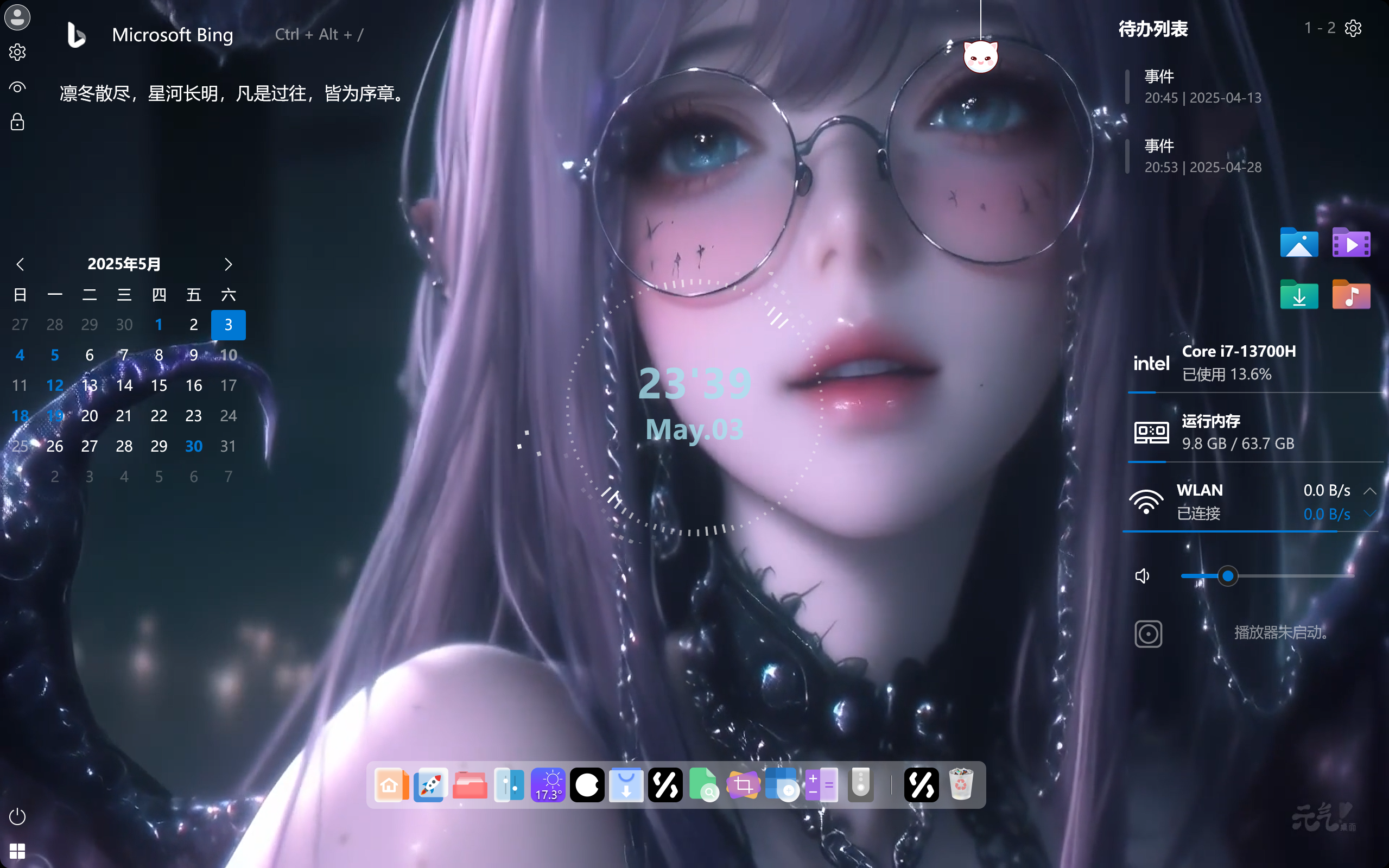Open the to-do event dated 2025-04-13
Viewport: 1389px width, 868px height.
point(1202,87)
